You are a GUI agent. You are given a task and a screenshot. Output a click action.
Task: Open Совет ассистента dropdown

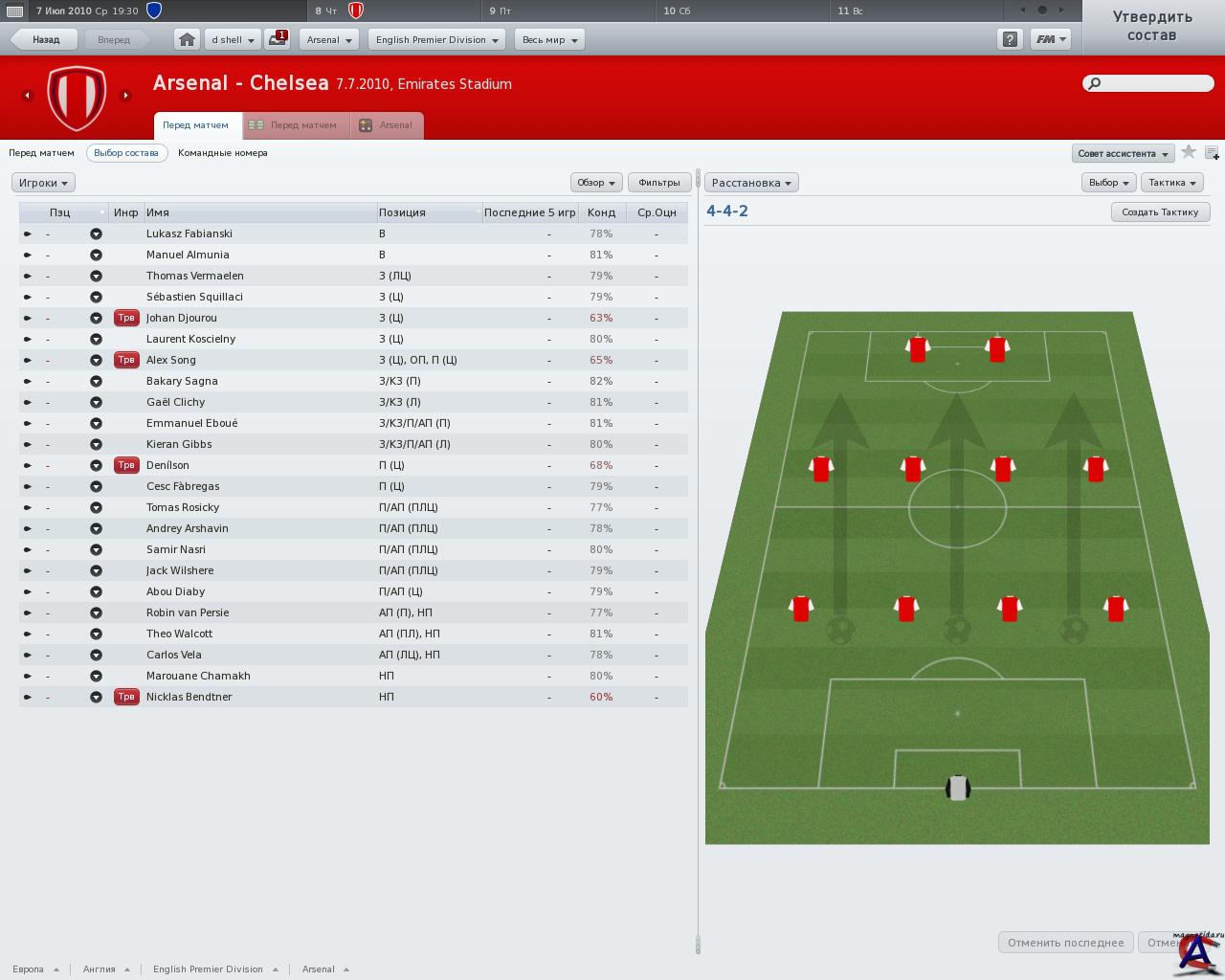tap(1123, 154)
